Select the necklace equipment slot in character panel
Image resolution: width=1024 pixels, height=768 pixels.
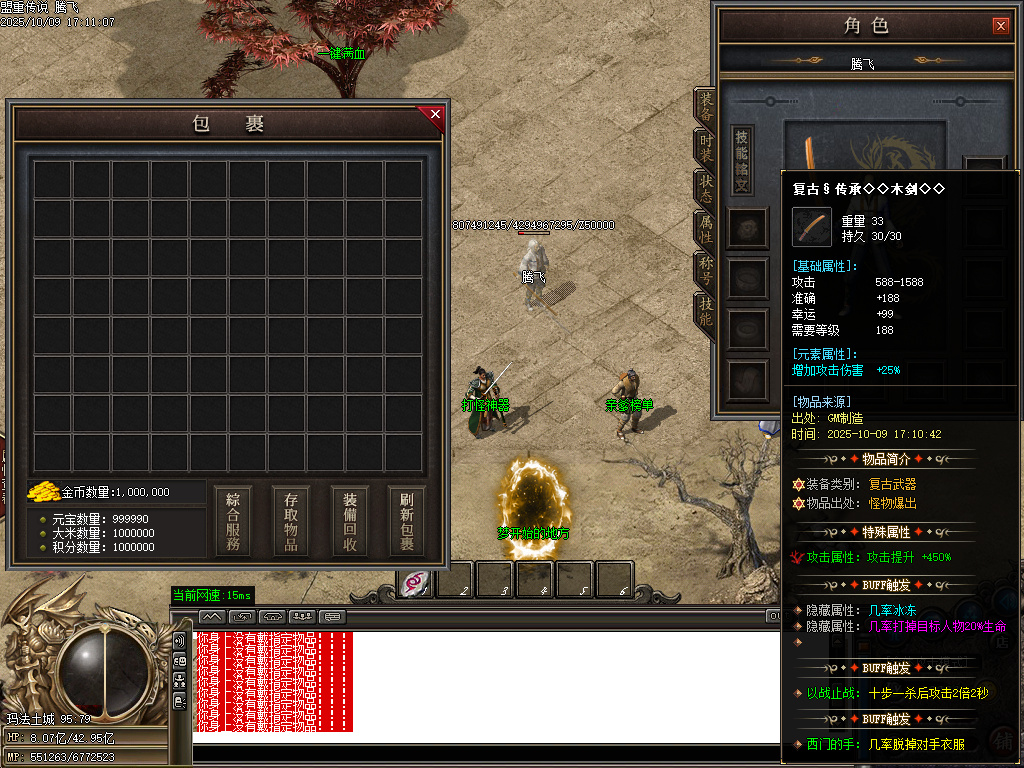(x=747, y=228)
